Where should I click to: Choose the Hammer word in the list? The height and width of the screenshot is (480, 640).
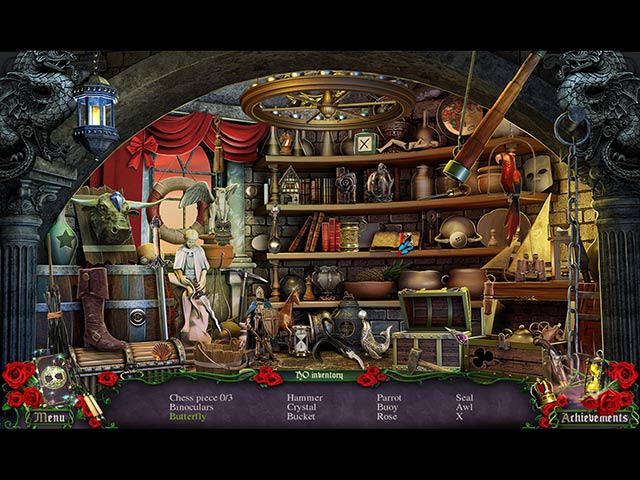304,397
